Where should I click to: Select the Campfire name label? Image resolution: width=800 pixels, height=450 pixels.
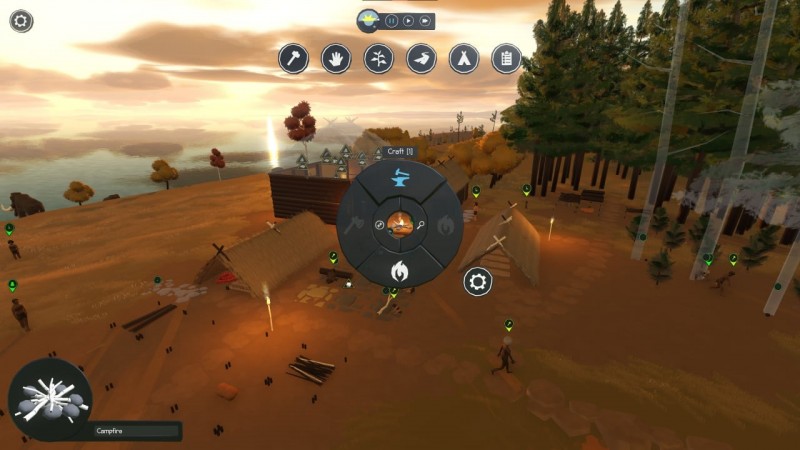pyautogui.click(x=136, y=431)
